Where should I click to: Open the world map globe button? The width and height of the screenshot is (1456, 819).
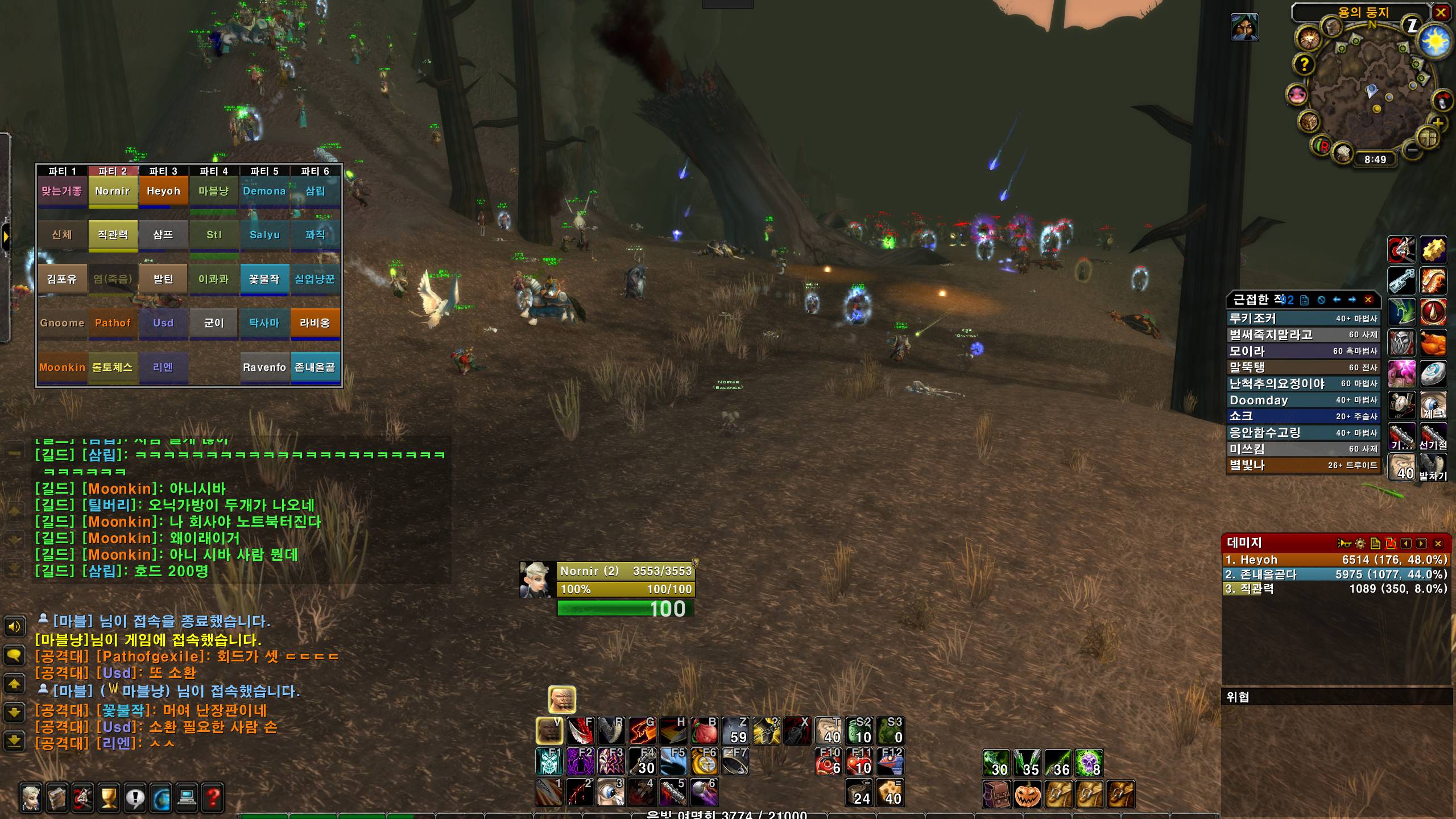pyautogui.click(x=161, y=797)
